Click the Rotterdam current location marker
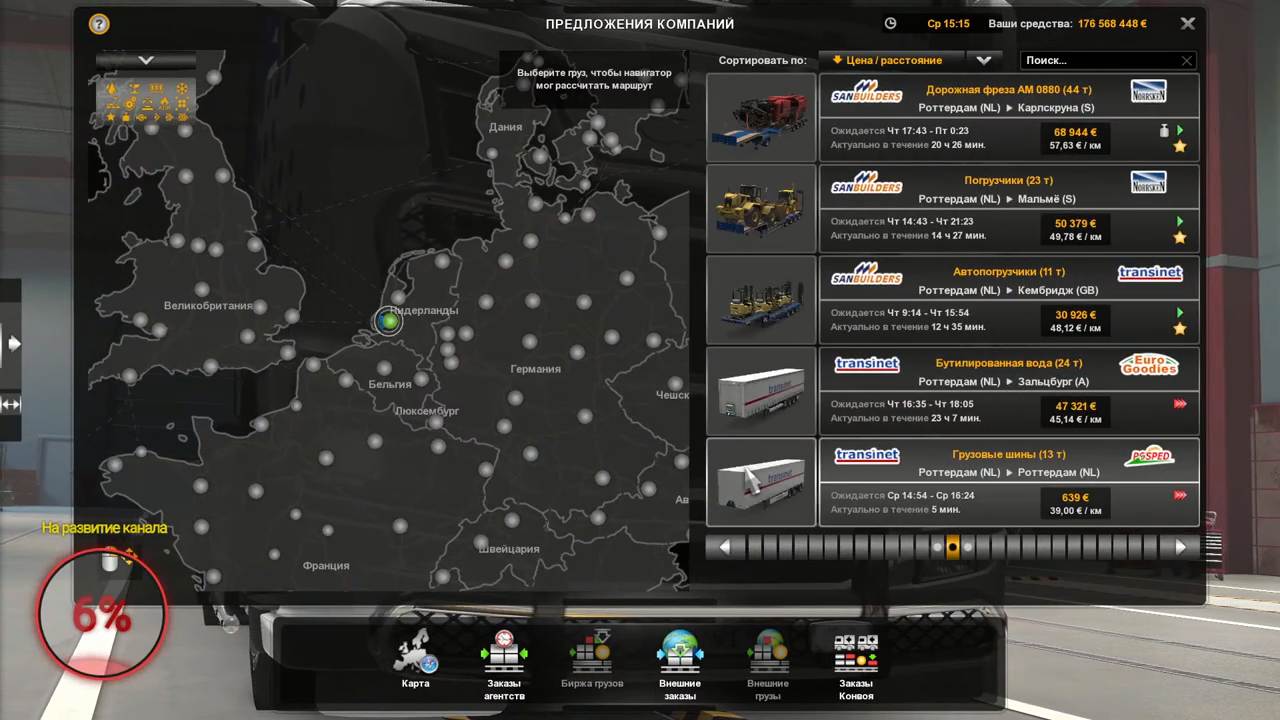The image size is (1280, 720). point(388,321)
